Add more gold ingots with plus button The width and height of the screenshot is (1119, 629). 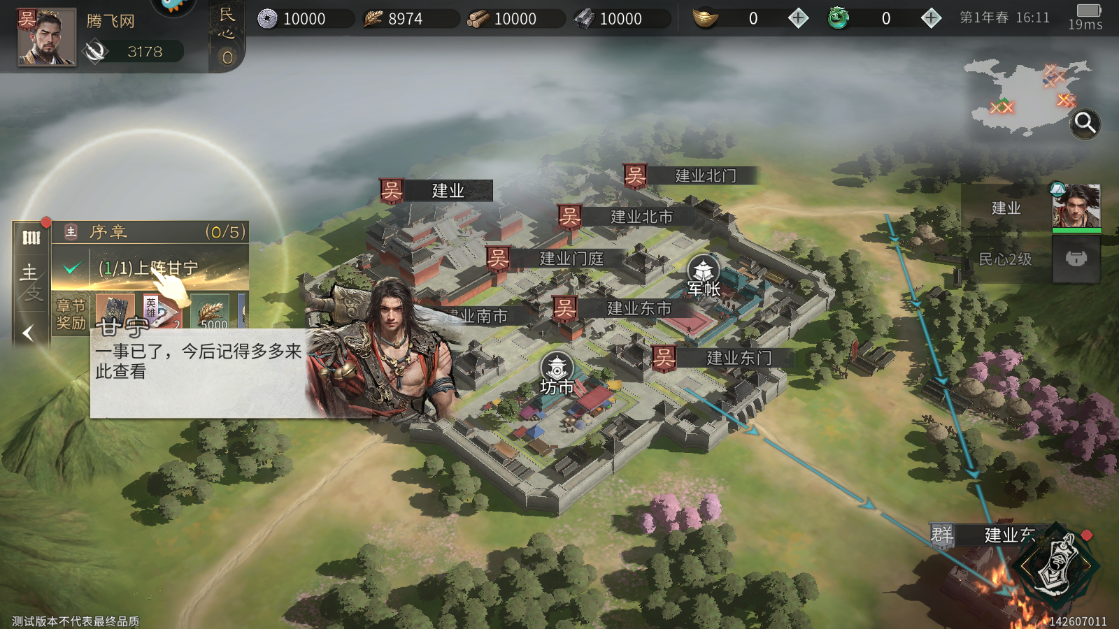pos(798,18)
